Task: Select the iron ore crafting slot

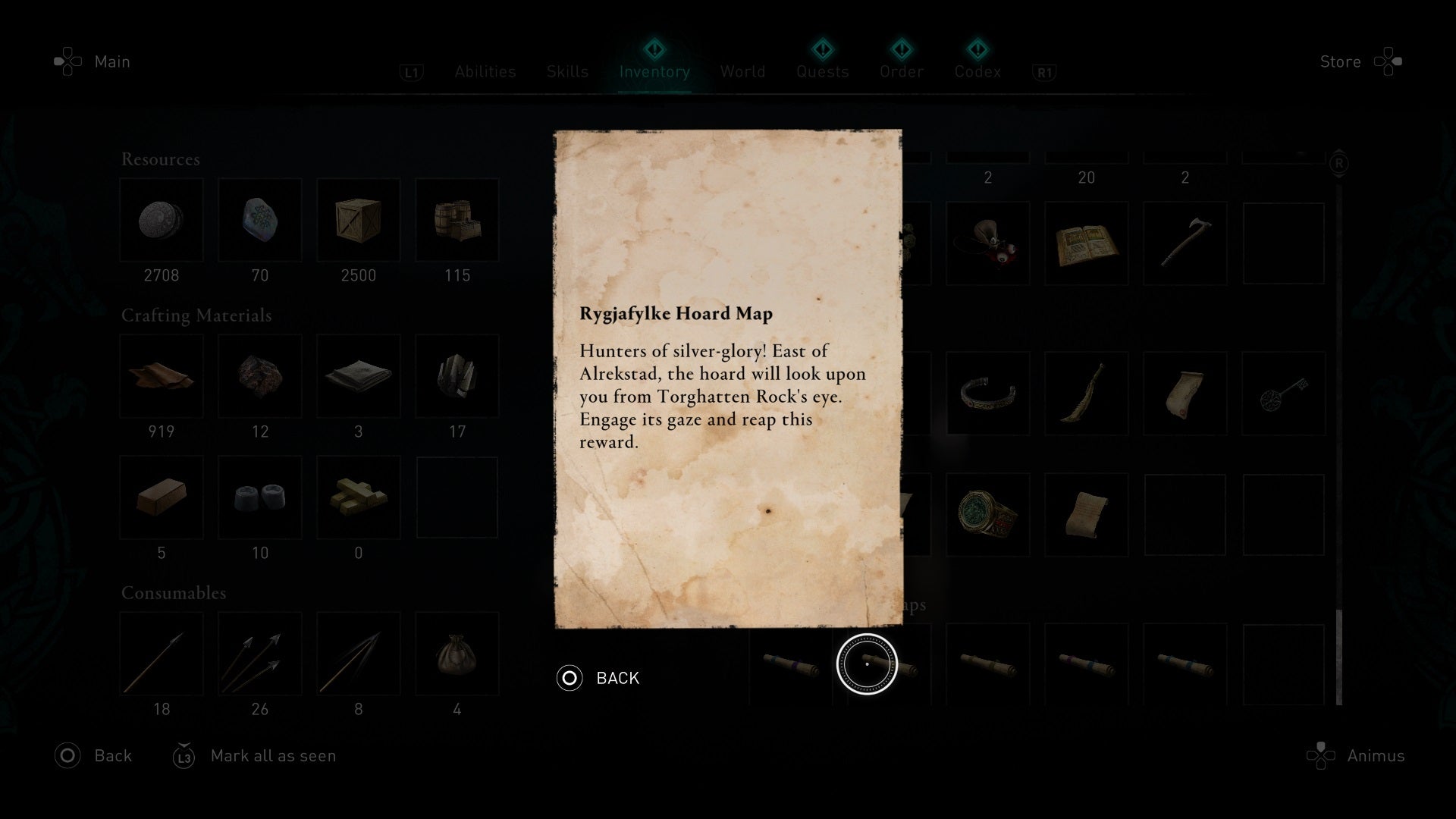Action: click(x=259, y=377)
